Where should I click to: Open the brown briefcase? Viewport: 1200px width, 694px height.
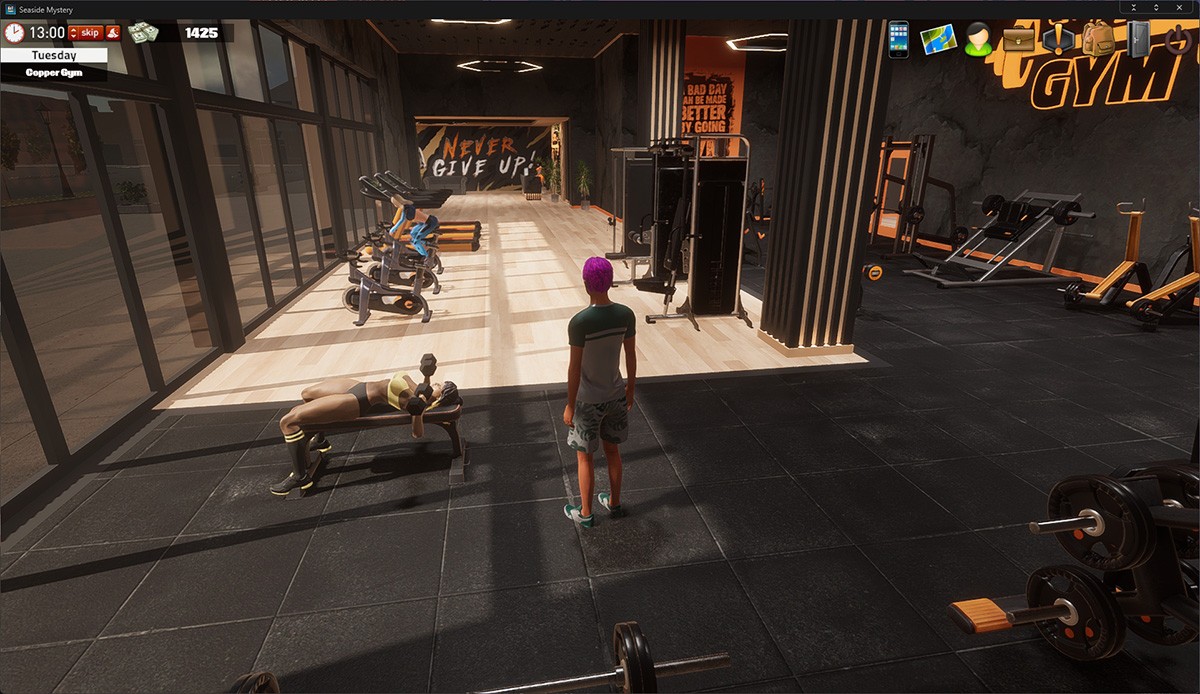1018,39
